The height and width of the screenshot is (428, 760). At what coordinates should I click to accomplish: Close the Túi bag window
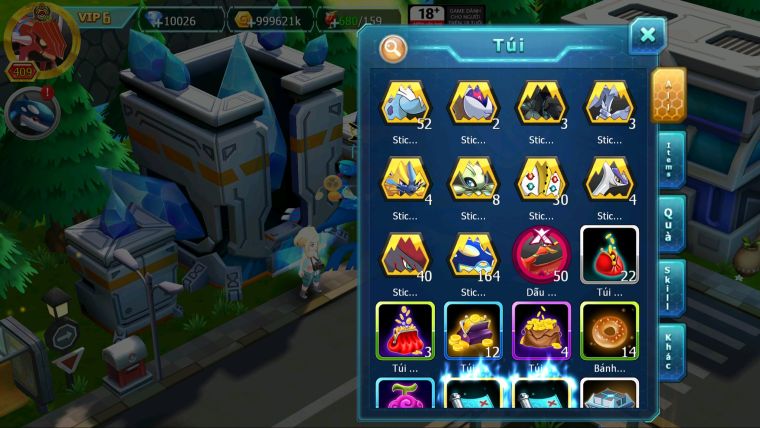click(647, 36)
